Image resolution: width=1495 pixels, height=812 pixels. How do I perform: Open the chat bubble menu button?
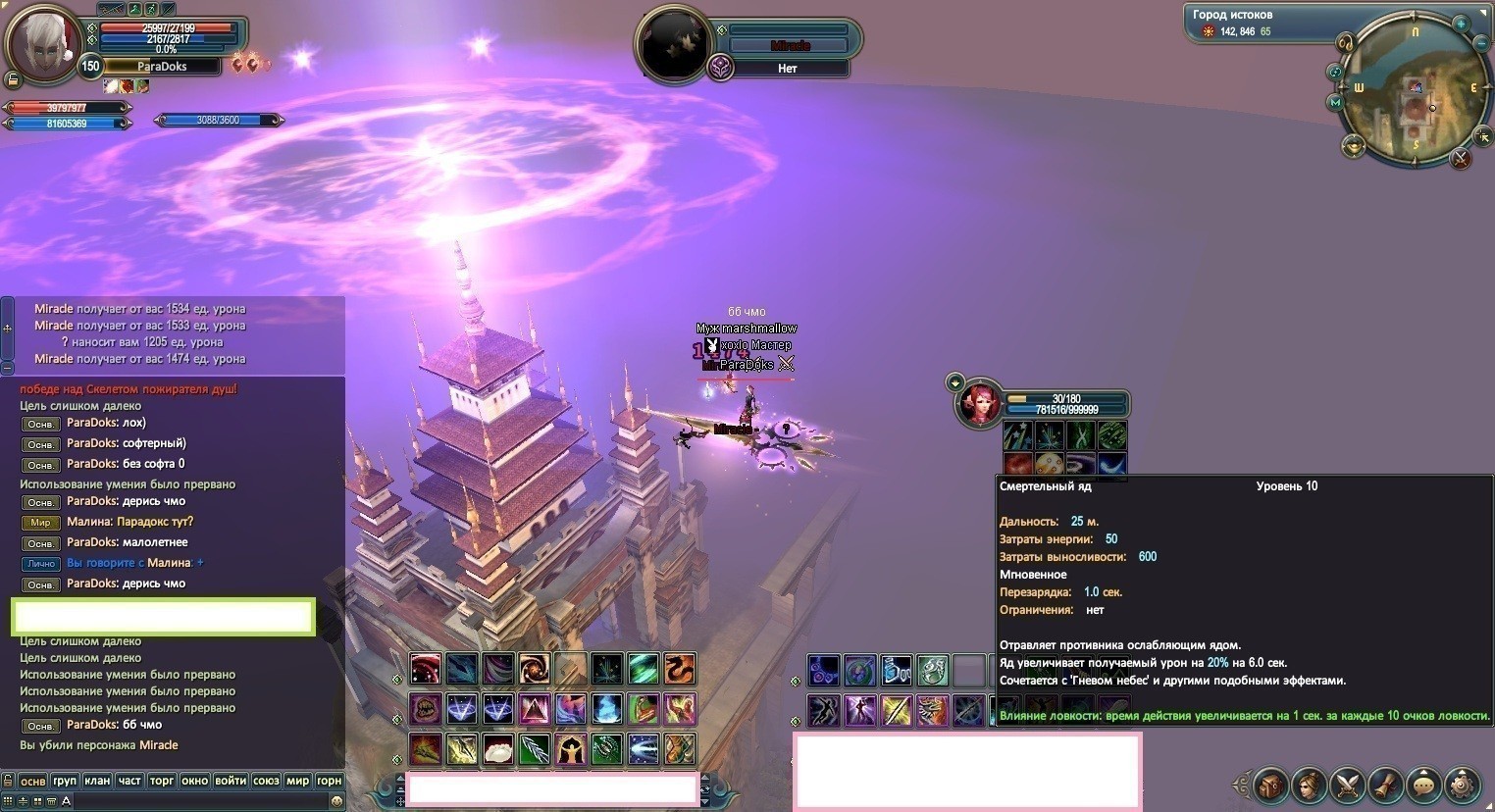1423,785
